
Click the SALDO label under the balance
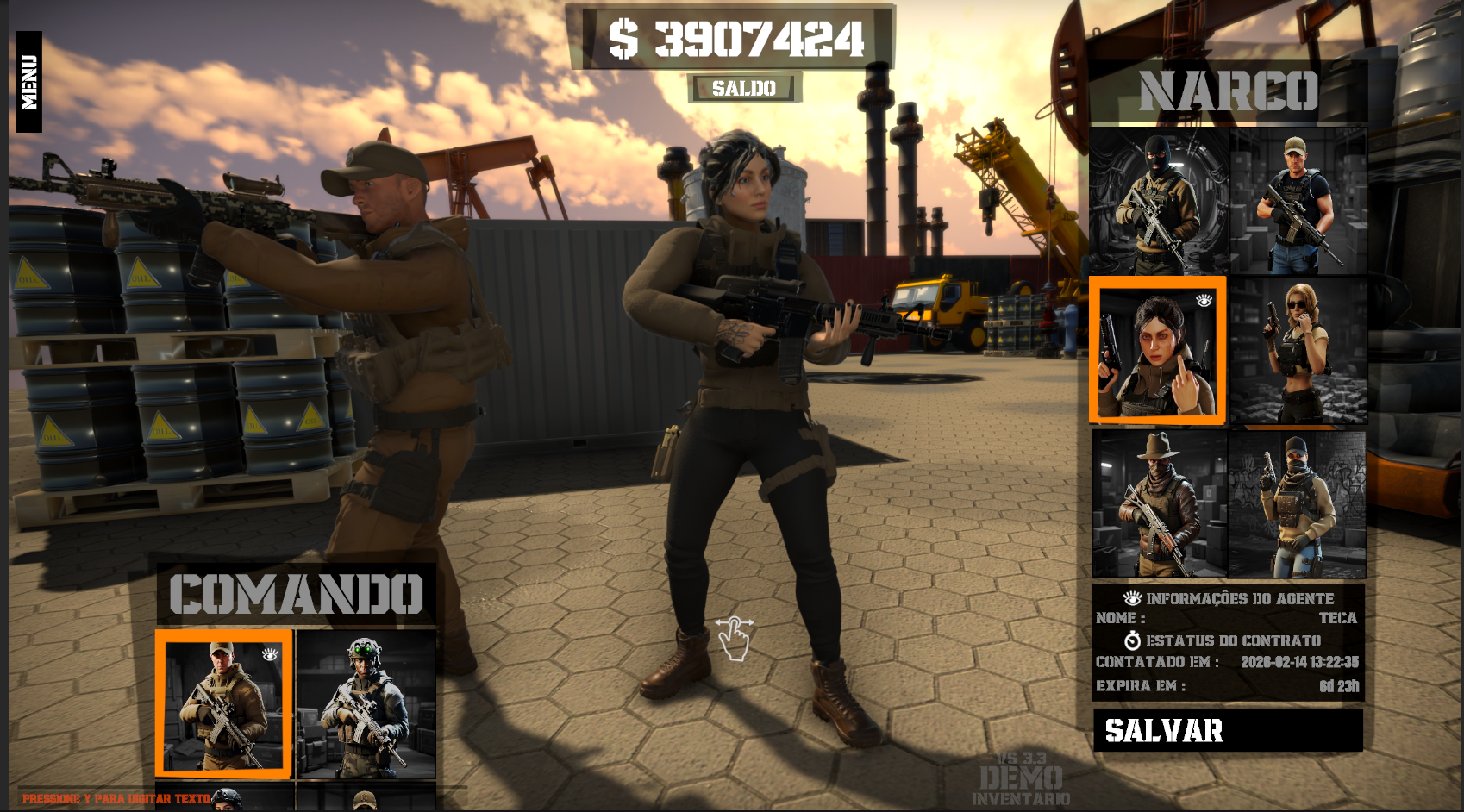click(742, 86)
